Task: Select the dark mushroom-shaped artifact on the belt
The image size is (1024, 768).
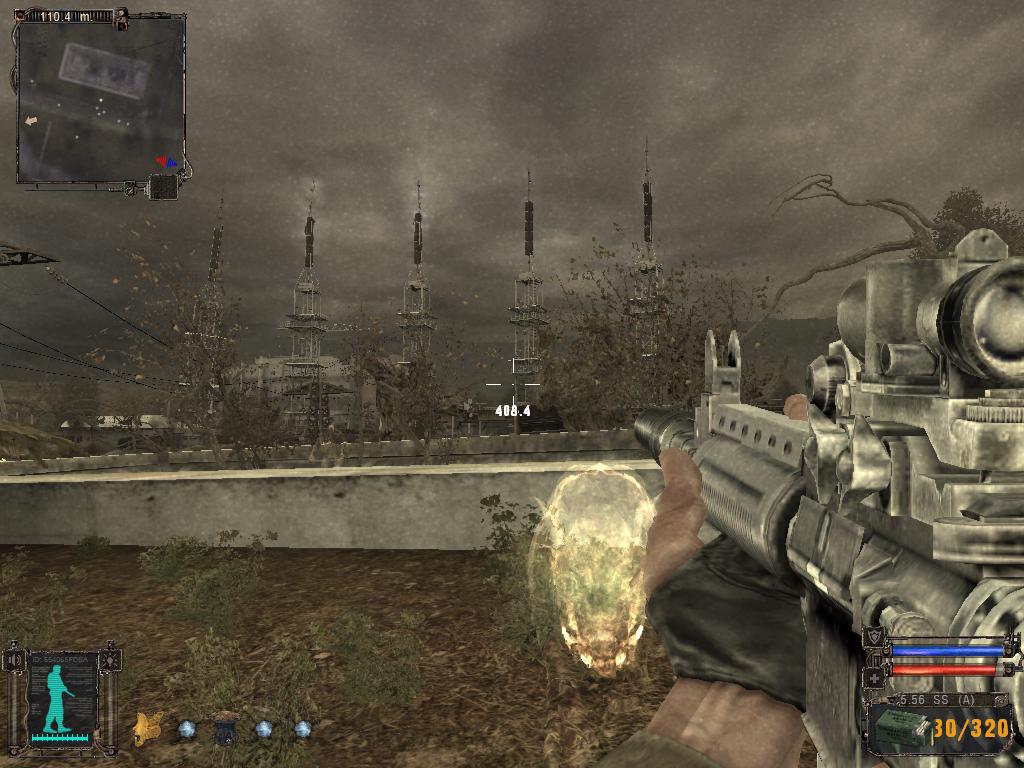Action: pos(225,728)
